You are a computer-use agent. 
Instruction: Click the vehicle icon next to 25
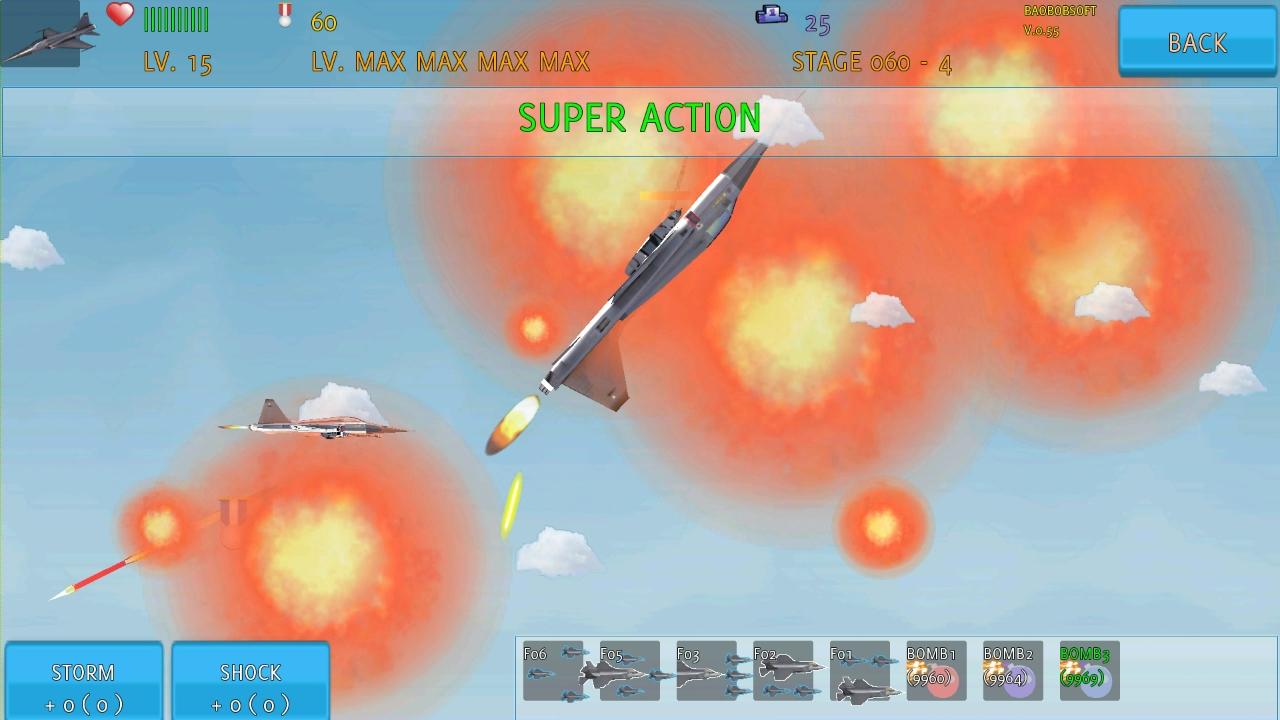coord(772,16)
